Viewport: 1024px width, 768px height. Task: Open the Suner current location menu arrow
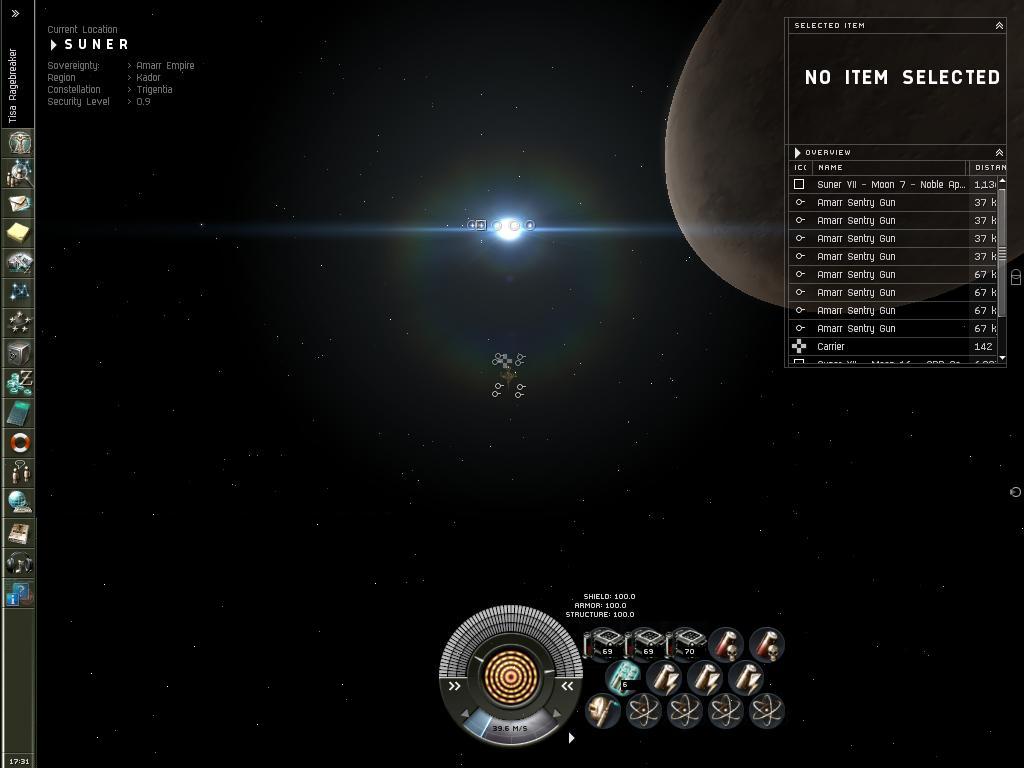(x=54, y=45)
